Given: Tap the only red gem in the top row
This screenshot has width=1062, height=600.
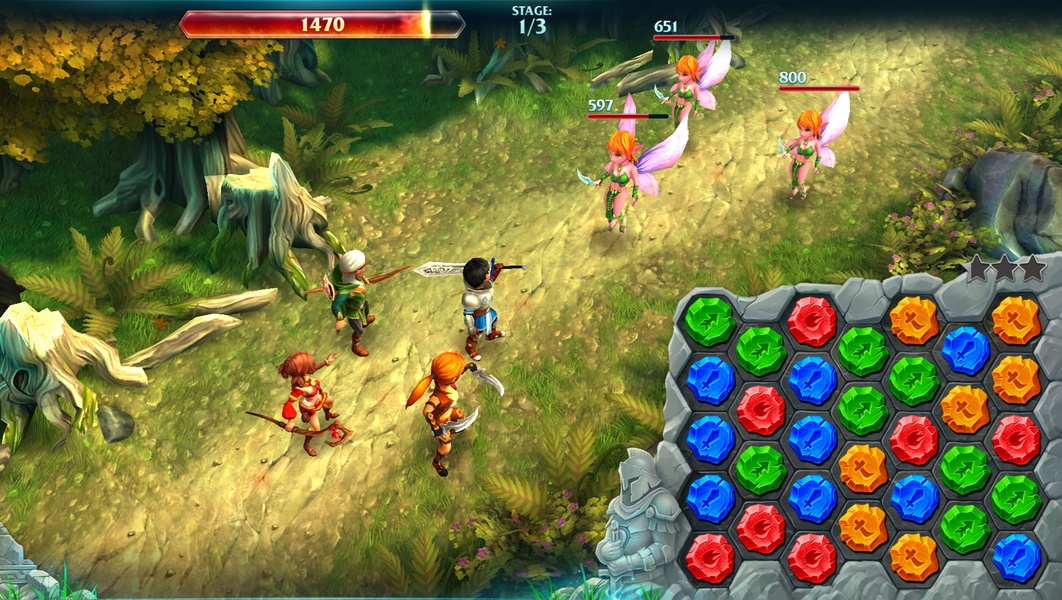Looking at the screenshot, I should point(812,321).
